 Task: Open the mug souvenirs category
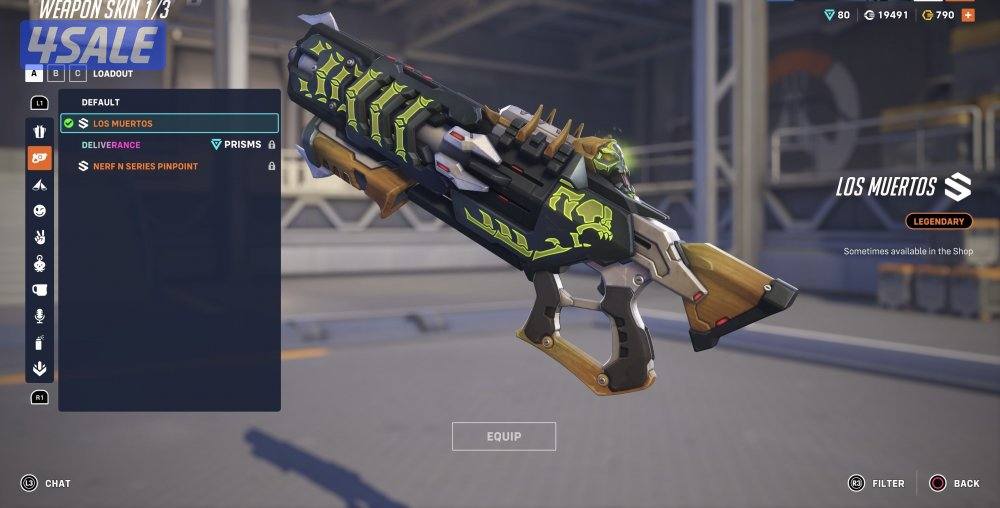pyautogui.click(x=39, y=290)
